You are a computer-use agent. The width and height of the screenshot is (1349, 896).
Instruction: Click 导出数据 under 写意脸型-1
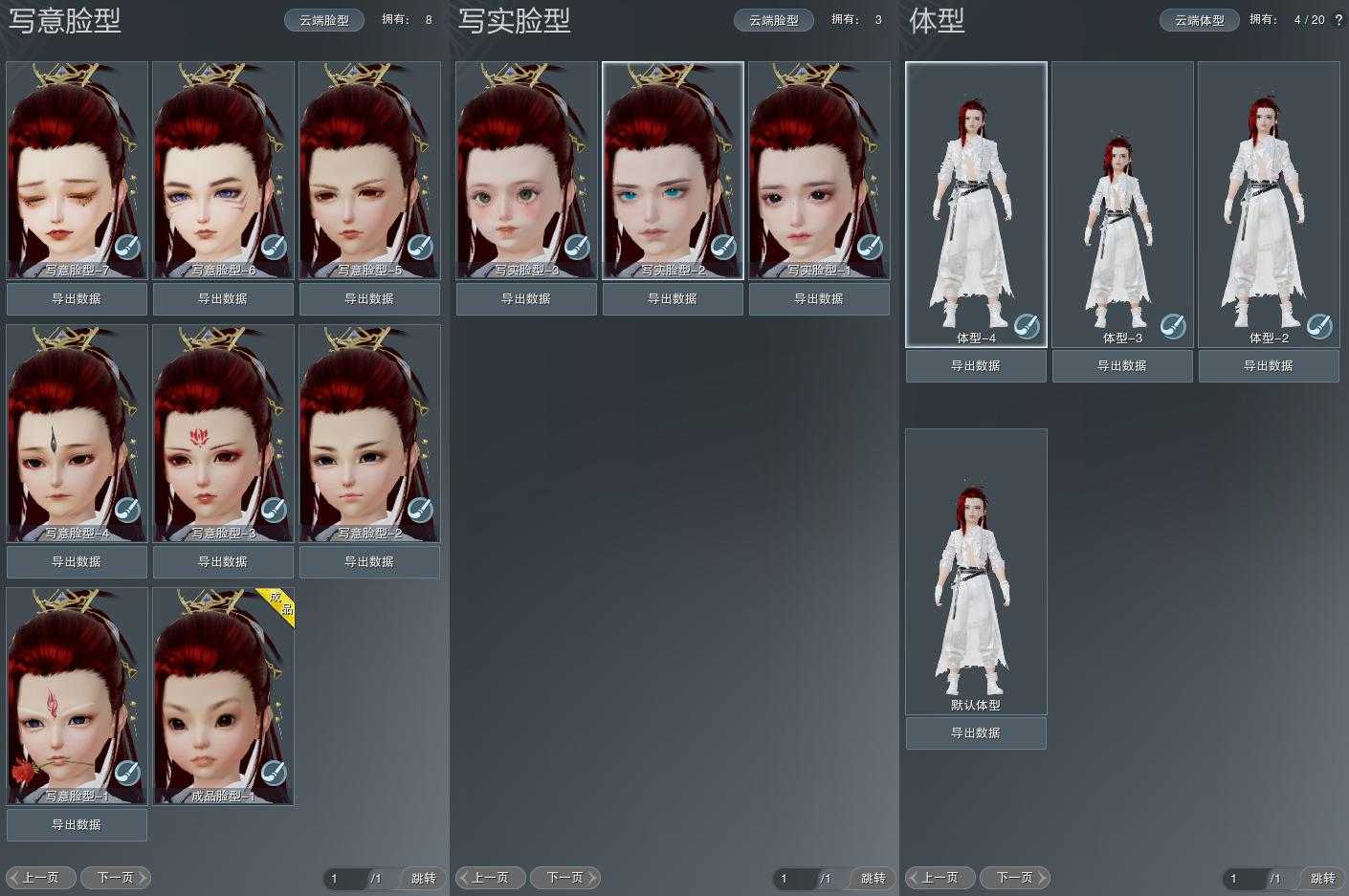(77, 824)
